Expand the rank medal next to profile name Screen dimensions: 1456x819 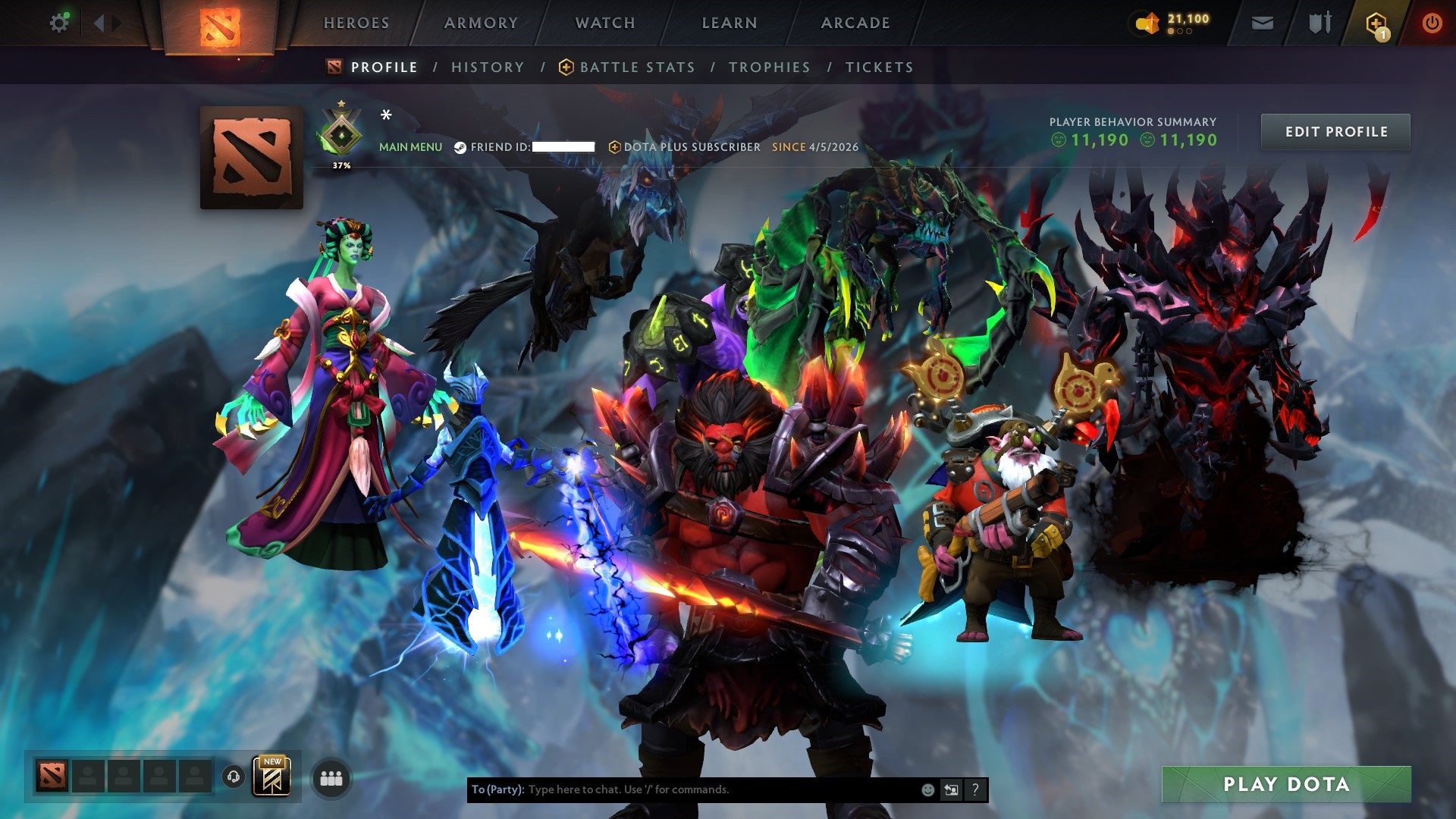pyautogui.click(x=343, y=130)
